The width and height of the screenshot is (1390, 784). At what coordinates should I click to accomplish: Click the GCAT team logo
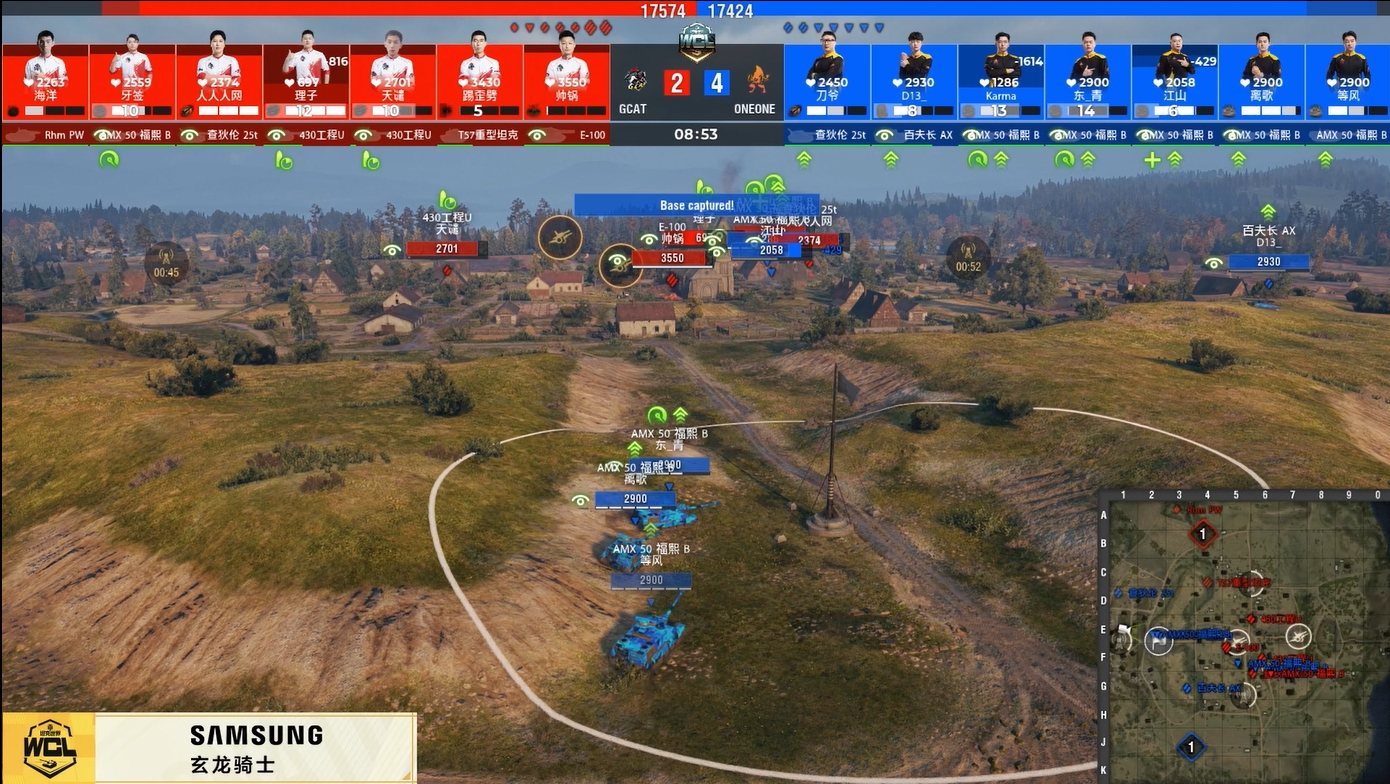click(x=635, y=82)
